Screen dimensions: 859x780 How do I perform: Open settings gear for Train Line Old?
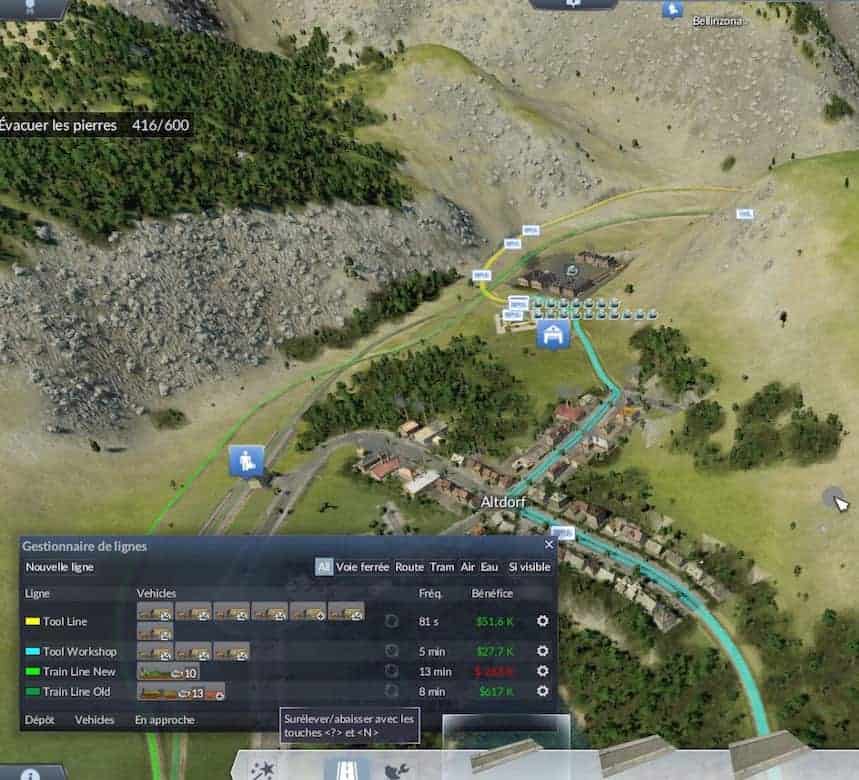[x=543, y=691]
